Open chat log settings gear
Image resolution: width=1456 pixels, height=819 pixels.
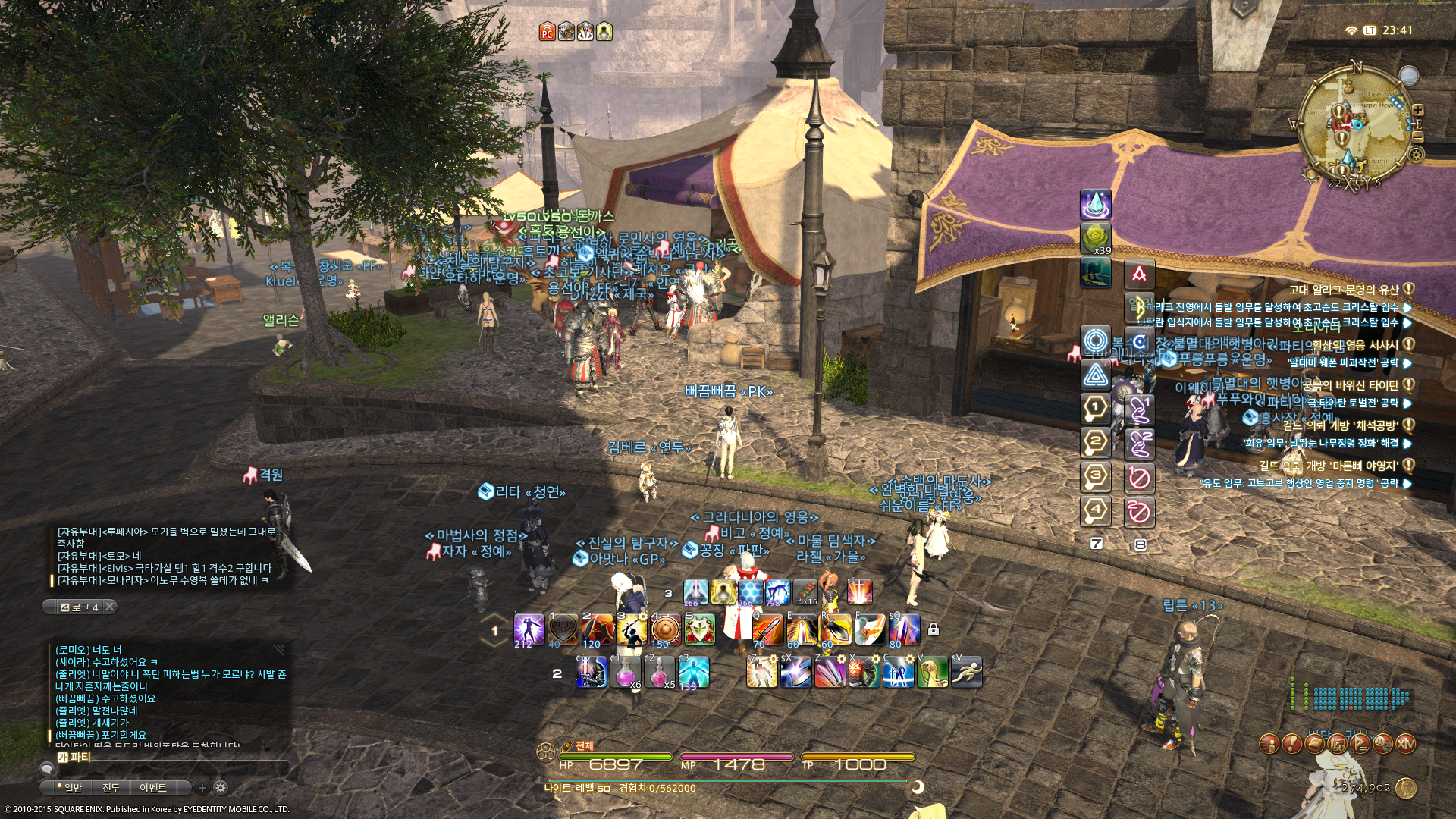pos(221,788)
